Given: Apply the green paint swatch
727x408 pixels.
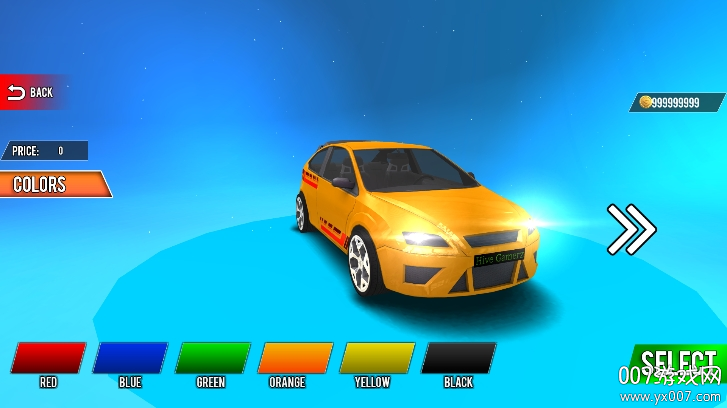Looking at the screenshot, I should 212,358.
